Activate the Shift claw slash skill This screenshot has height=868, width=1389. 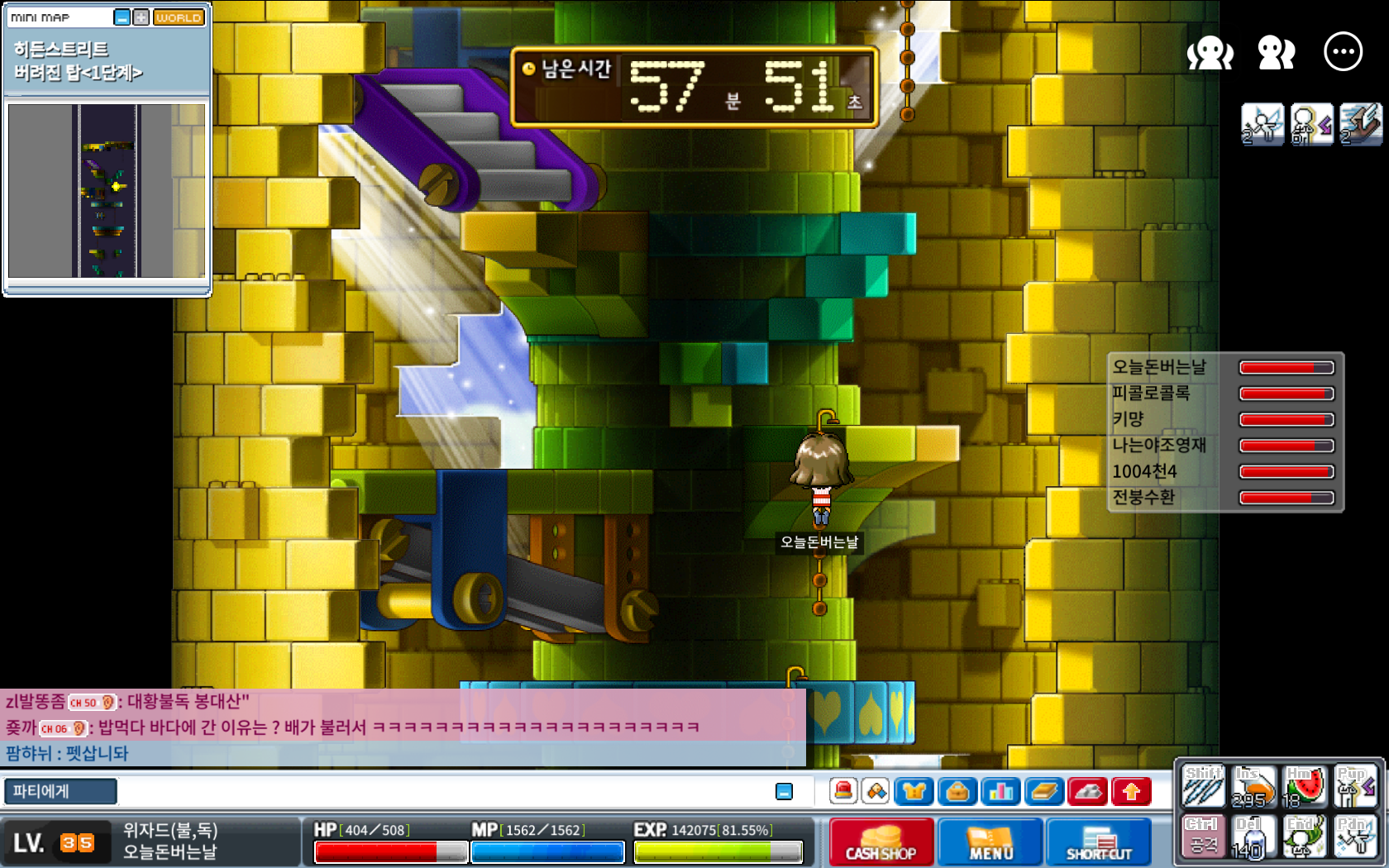[1203, 786]
